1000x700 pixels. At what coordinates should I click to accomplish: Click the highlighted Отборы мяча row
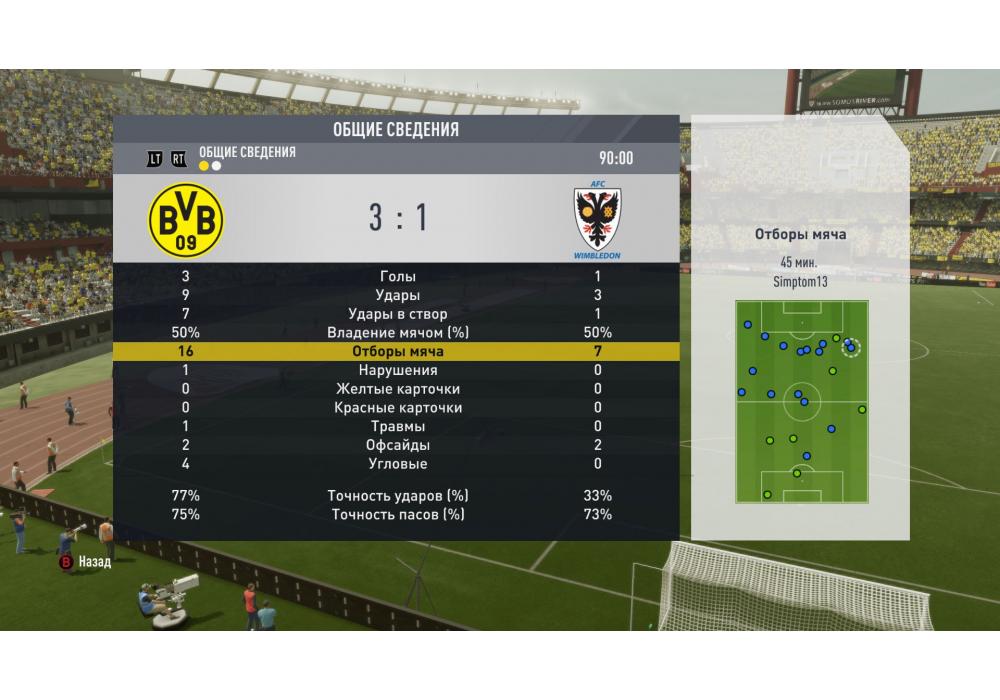(398, 352)
